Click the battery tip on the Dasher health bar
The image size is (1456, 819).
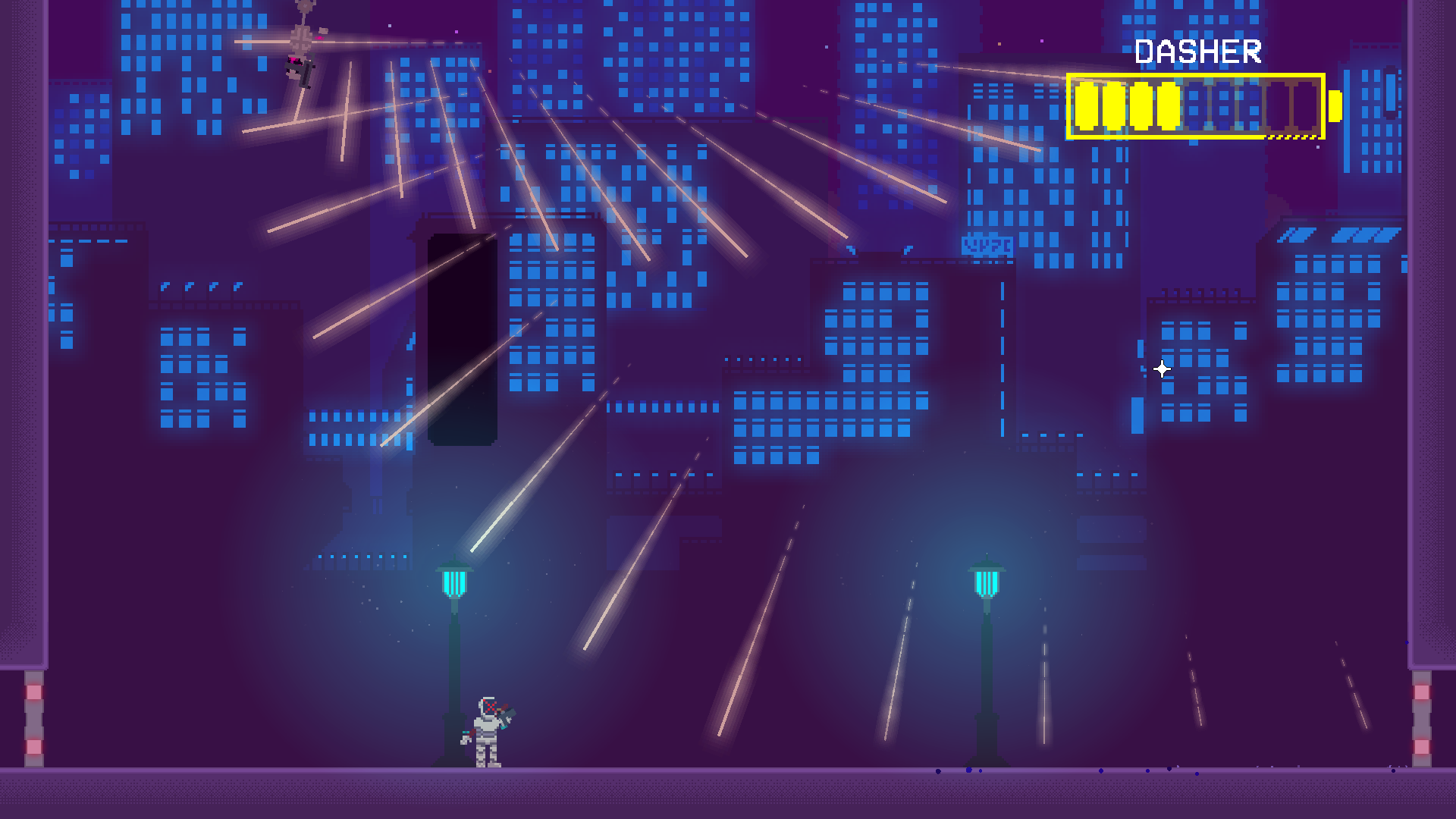click(1332, 106)
